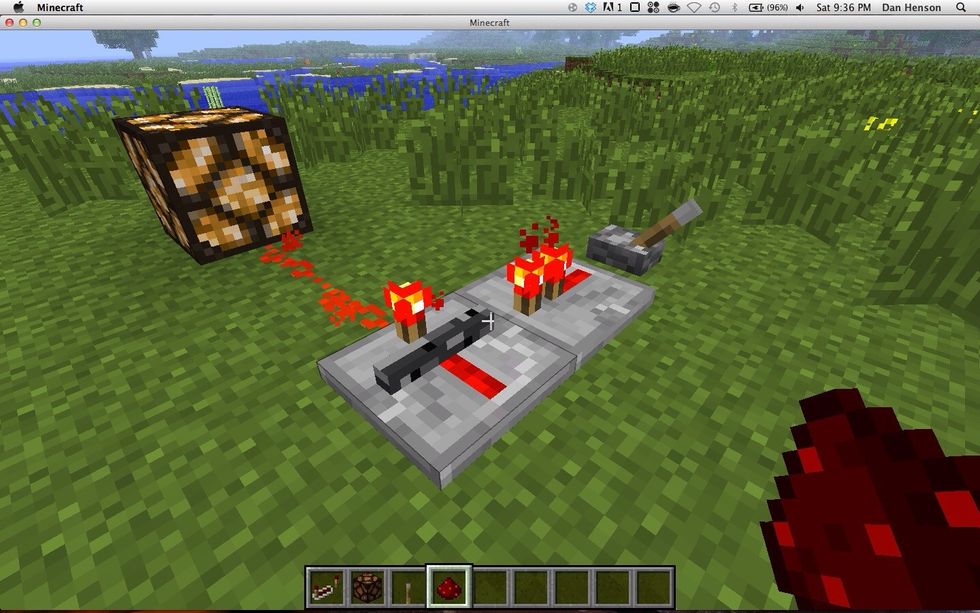Select the redstone dust hotbar slot
The width and height of the screenshot is (980, 613).
click(448, 587)
